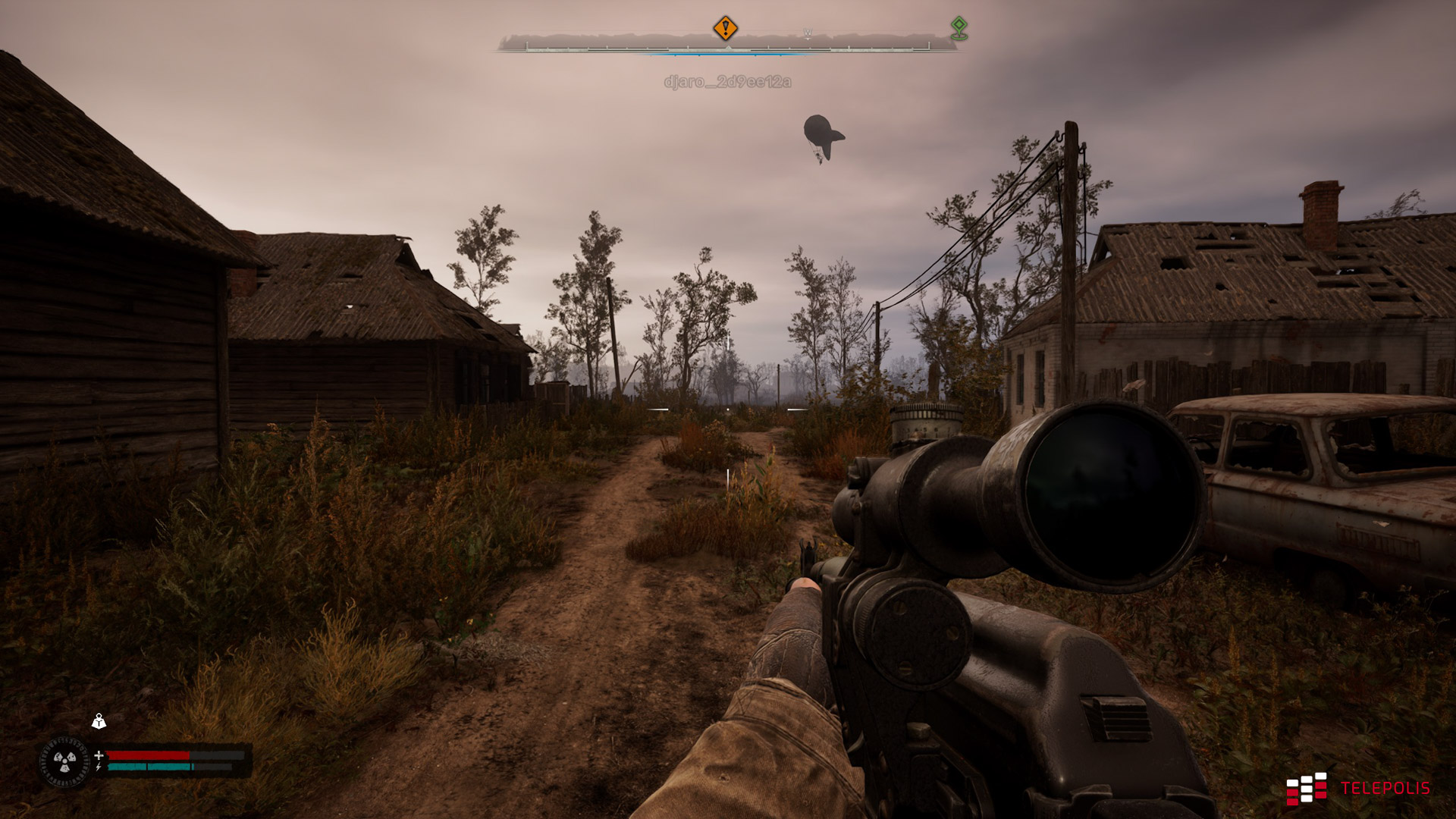The height and width of the screenshot is (819, 1456).
Task: Click the radiation trefoil indicator icon
Action: (64, 761)
